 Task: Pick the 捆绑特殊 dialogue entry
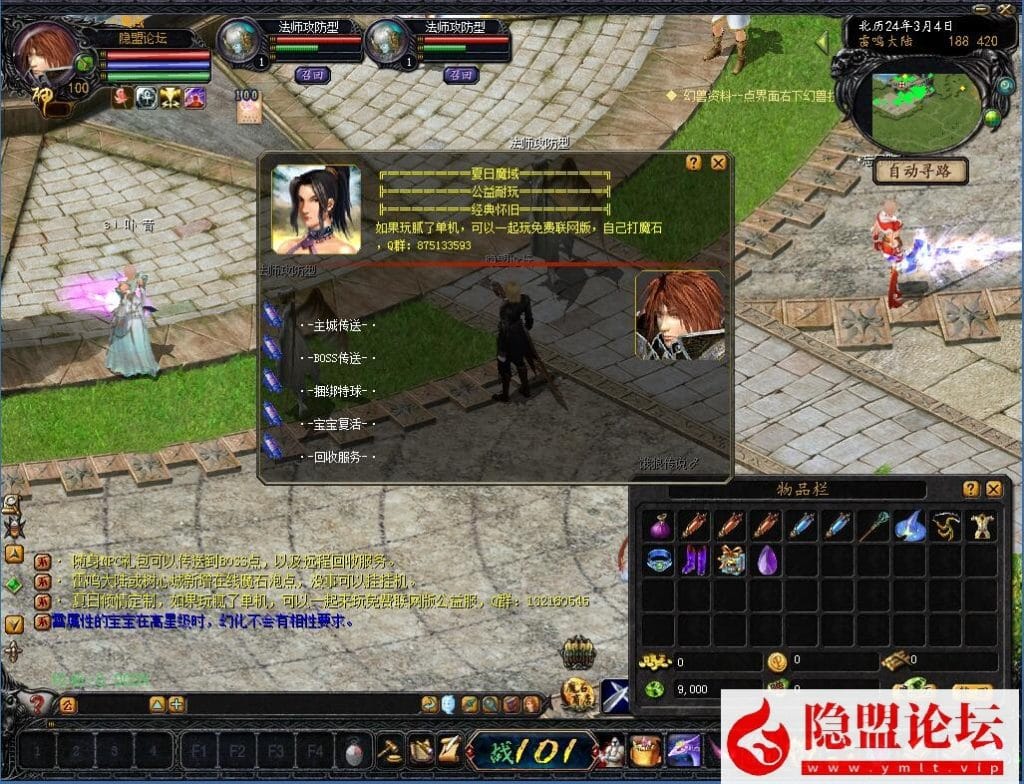338,391
